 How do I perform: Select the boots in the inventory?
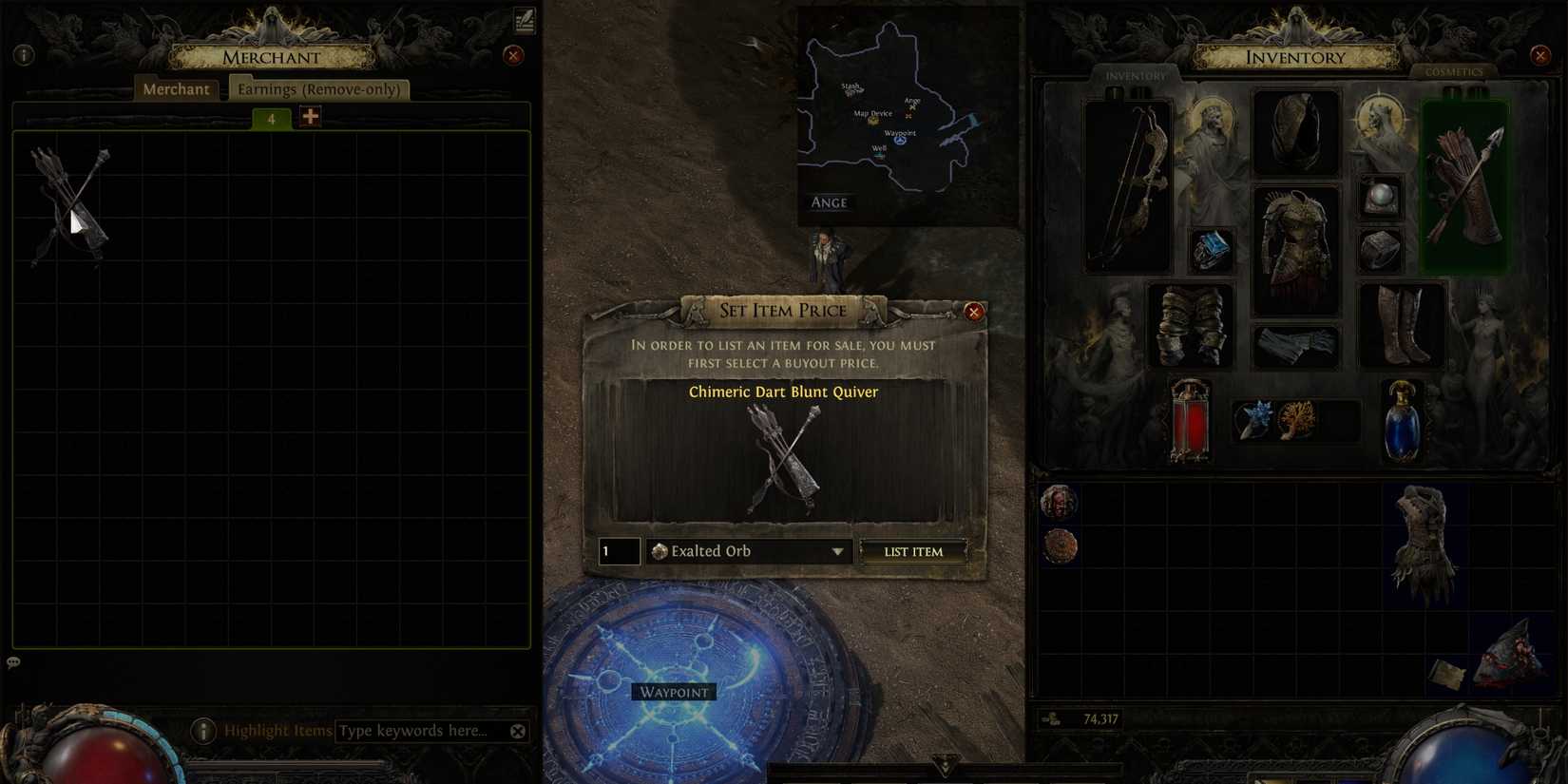[x=1404, y=323]
